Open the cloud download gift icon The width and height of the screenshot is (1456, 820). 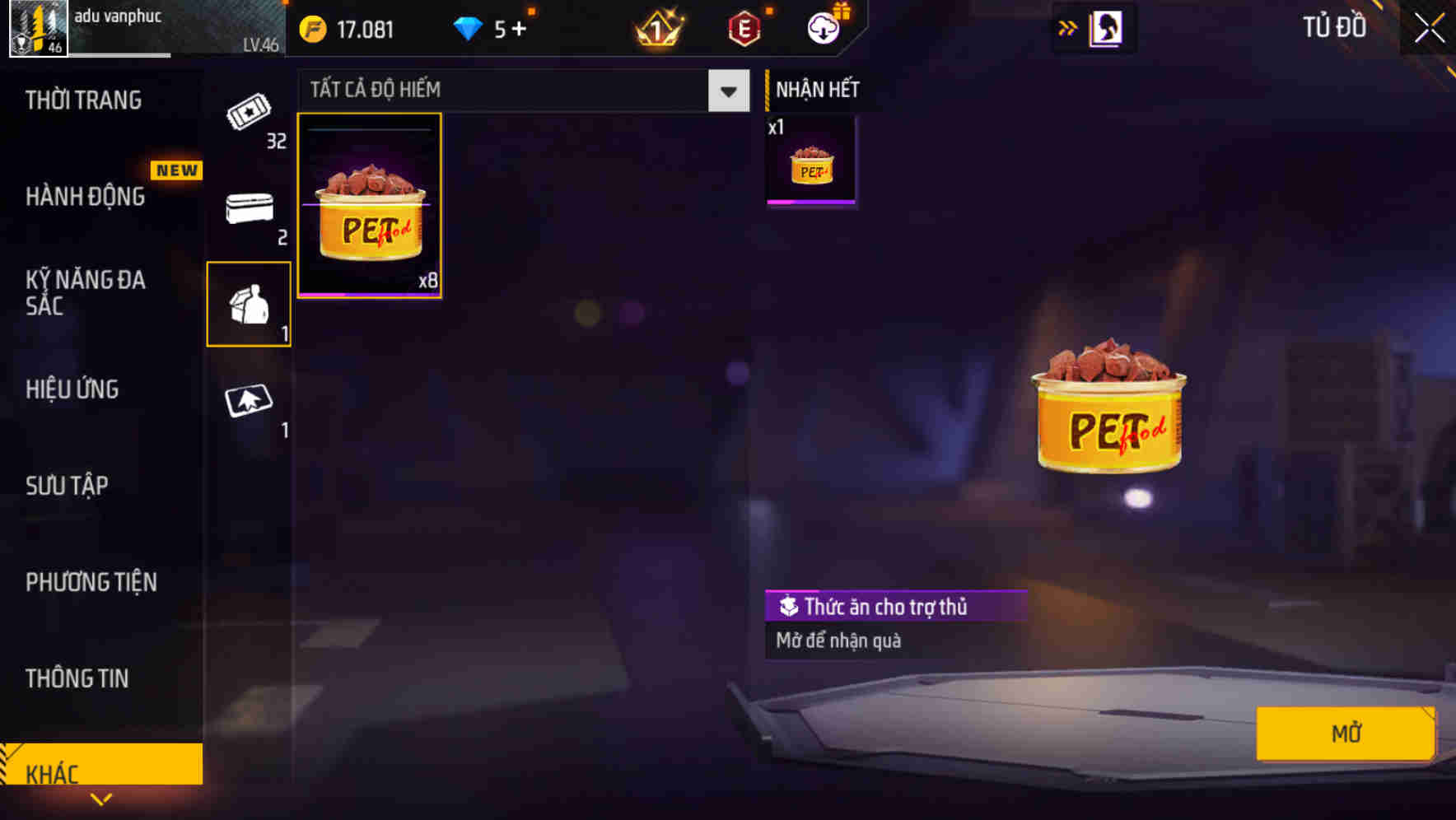821,27
